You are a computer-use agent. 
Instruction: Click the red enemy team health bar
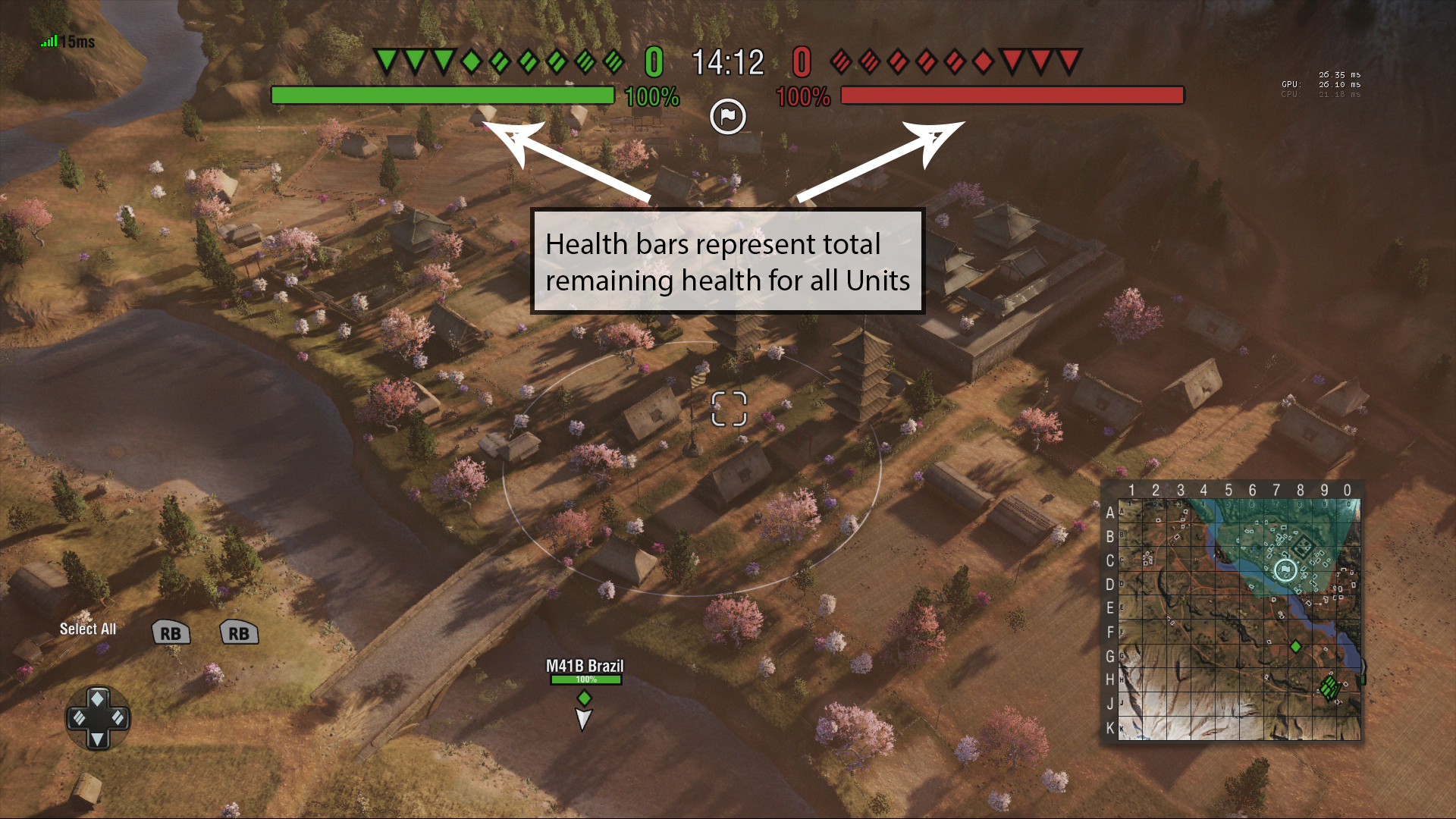[x=1013, y=96]
